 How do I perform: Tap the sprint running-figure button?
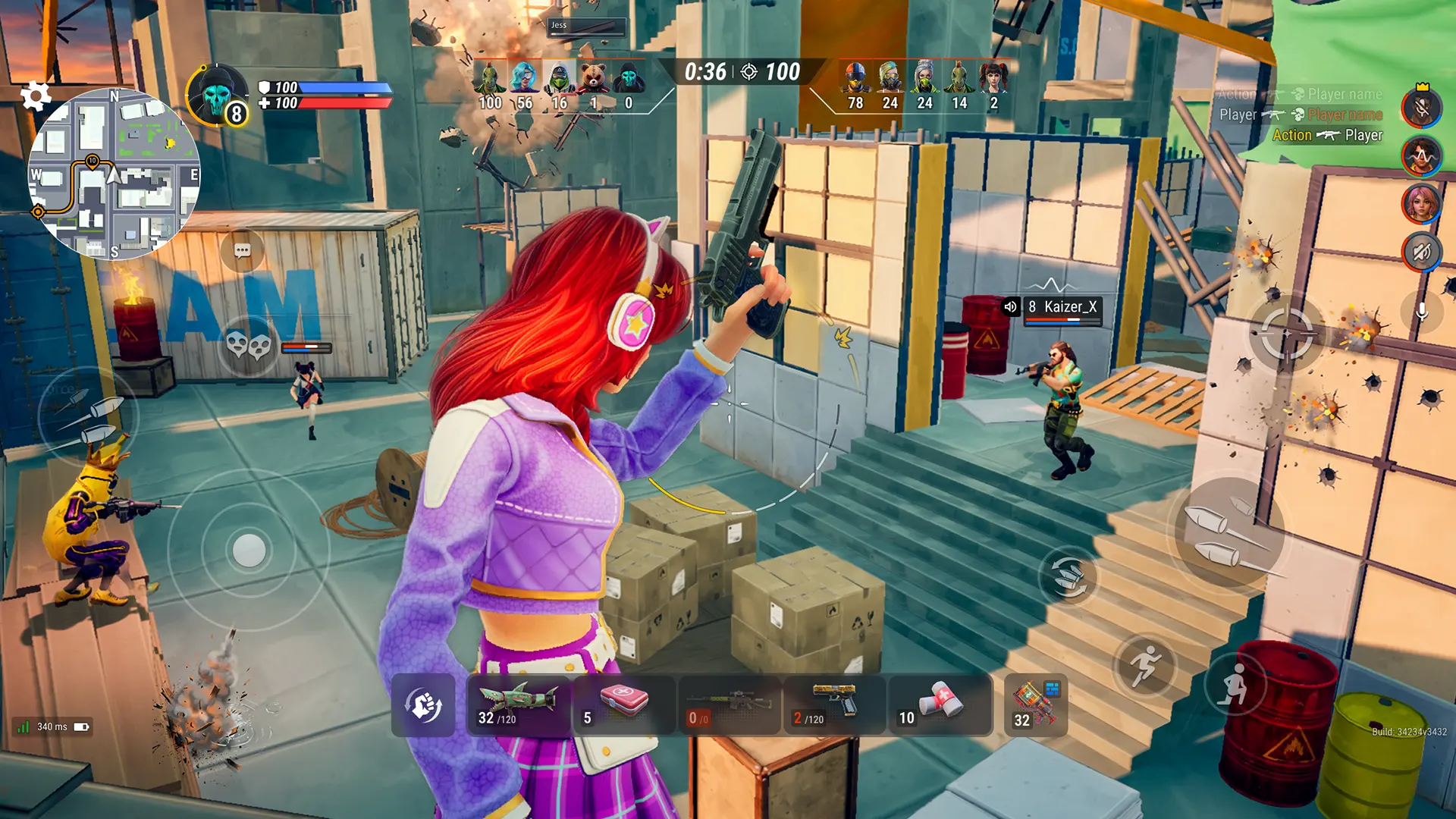click(1144, 667)
